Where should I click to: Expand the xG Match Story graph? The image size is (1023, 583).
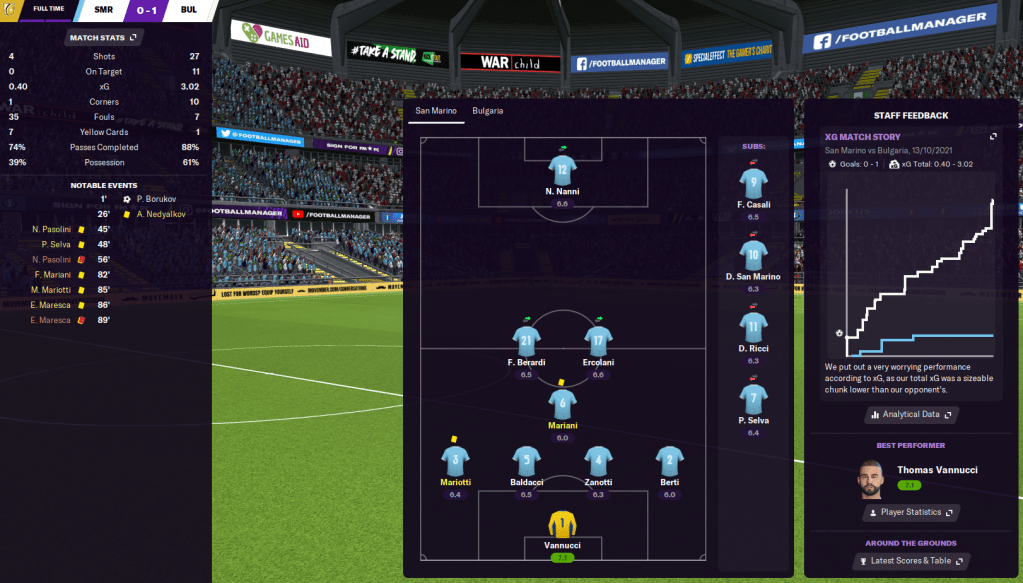click(x=993, y=137)
